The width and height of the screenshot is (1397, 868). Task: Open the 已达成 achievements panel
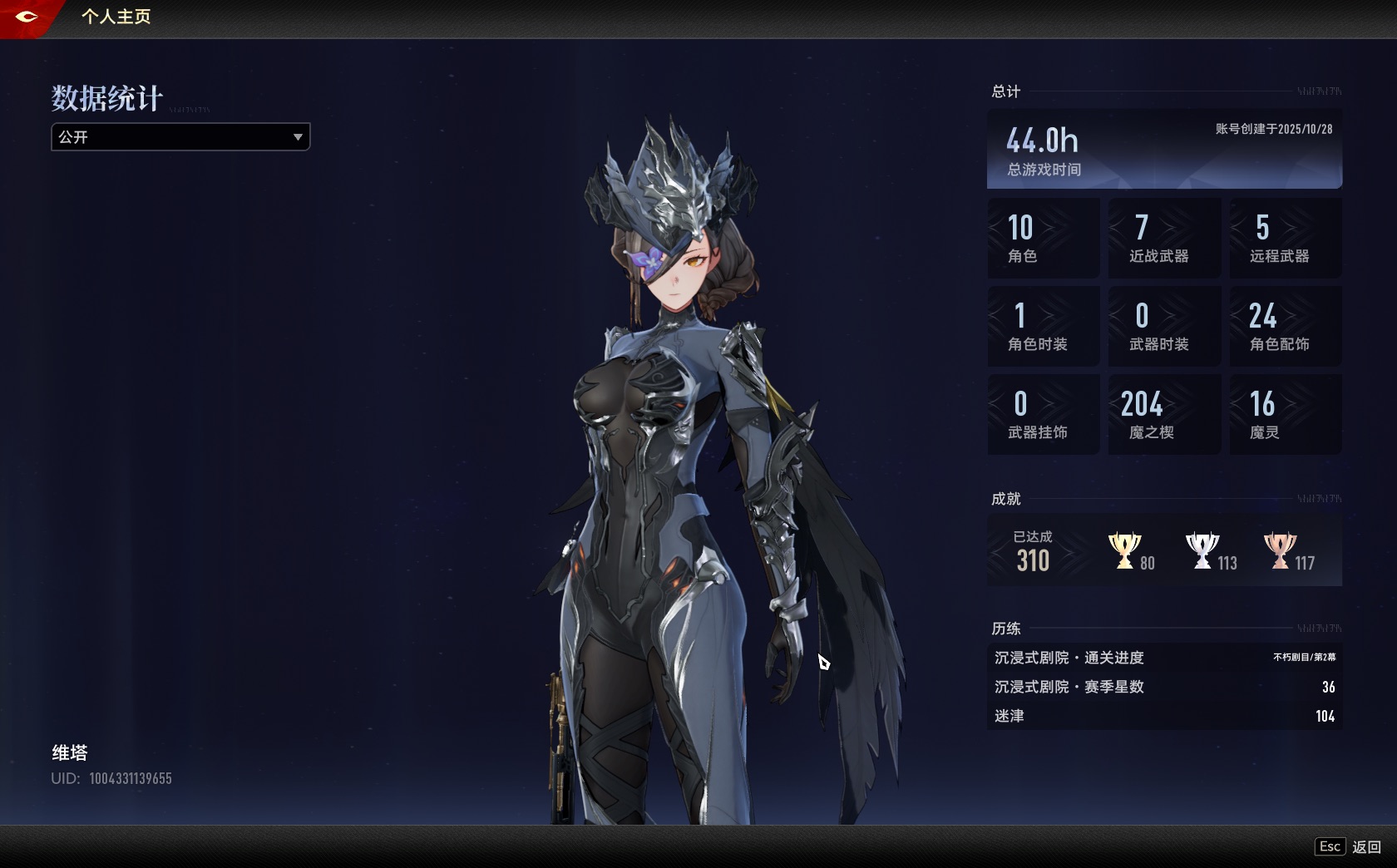point(1034,551)
